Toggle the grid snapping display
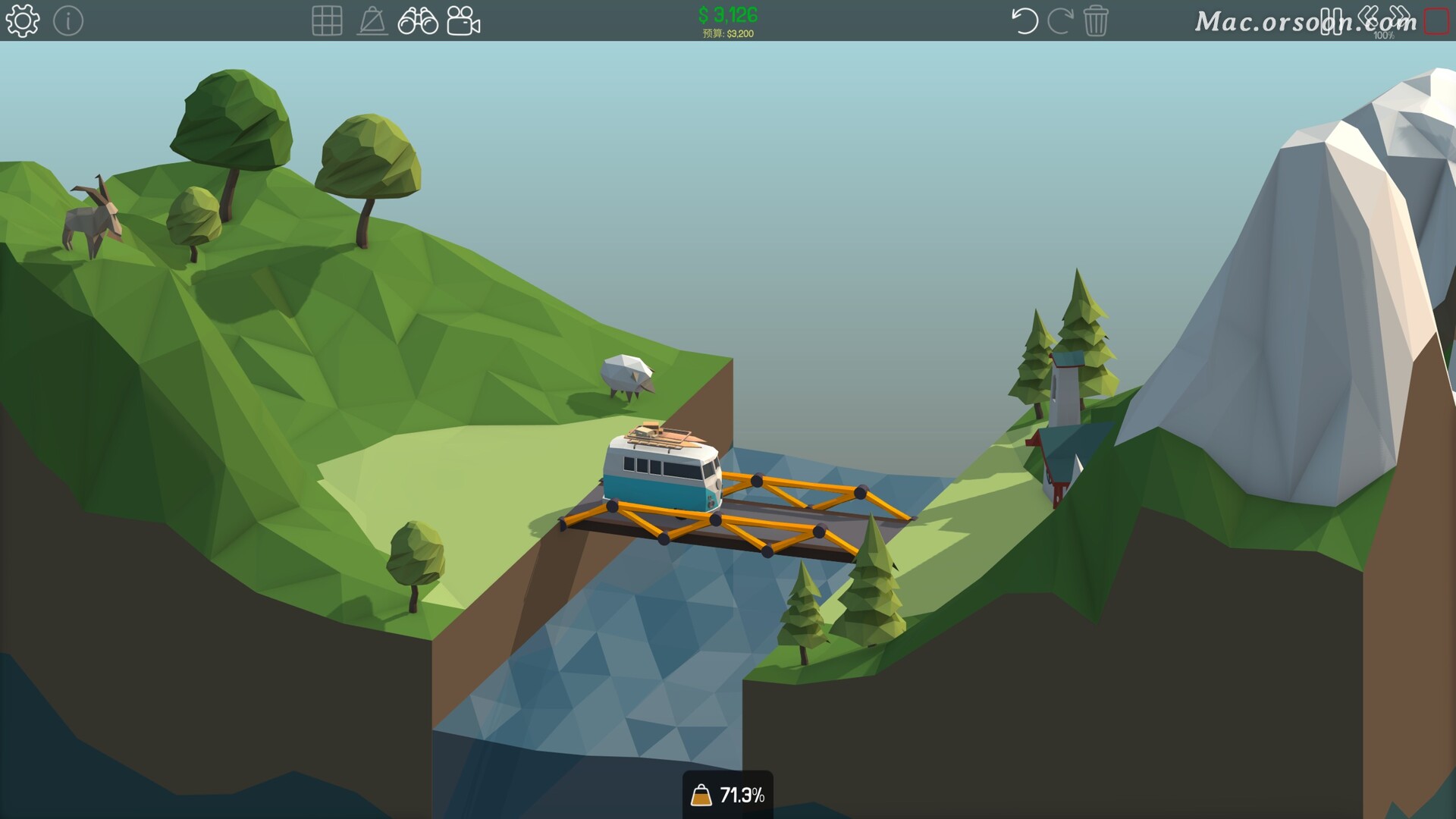 (x=327, y=20)
